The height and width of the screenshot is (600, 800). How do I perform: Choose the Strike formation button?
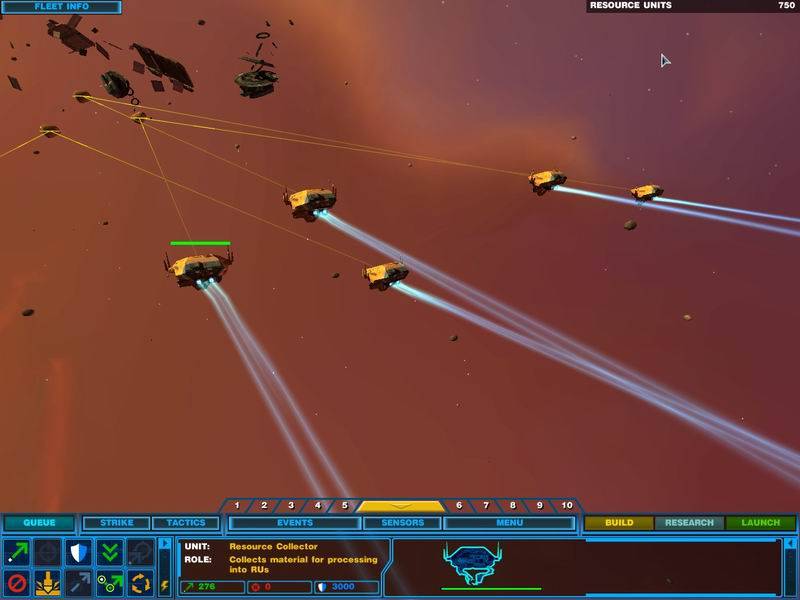tap(116, 523)
